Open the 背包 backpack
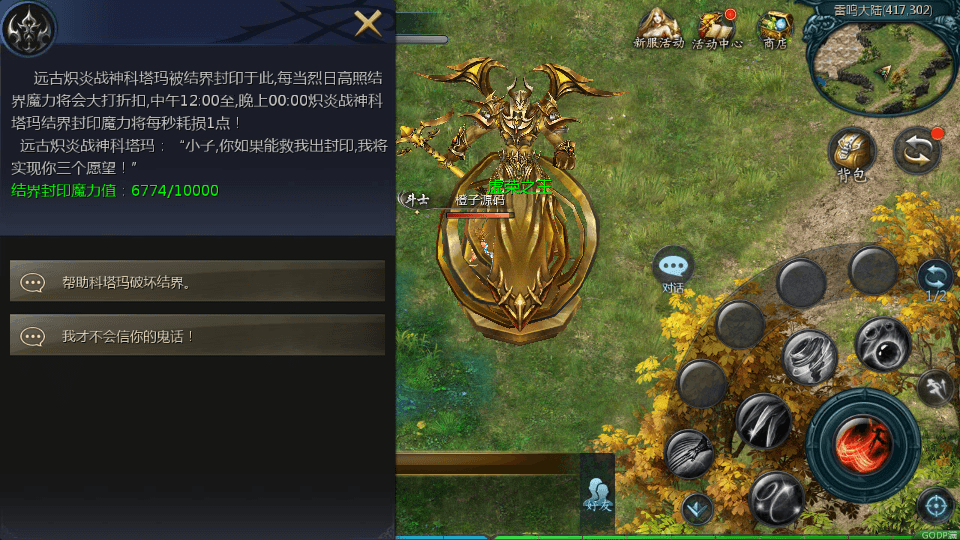Image resolution: width=960 pixels, height=540 pixels. (x=852, y=153)
